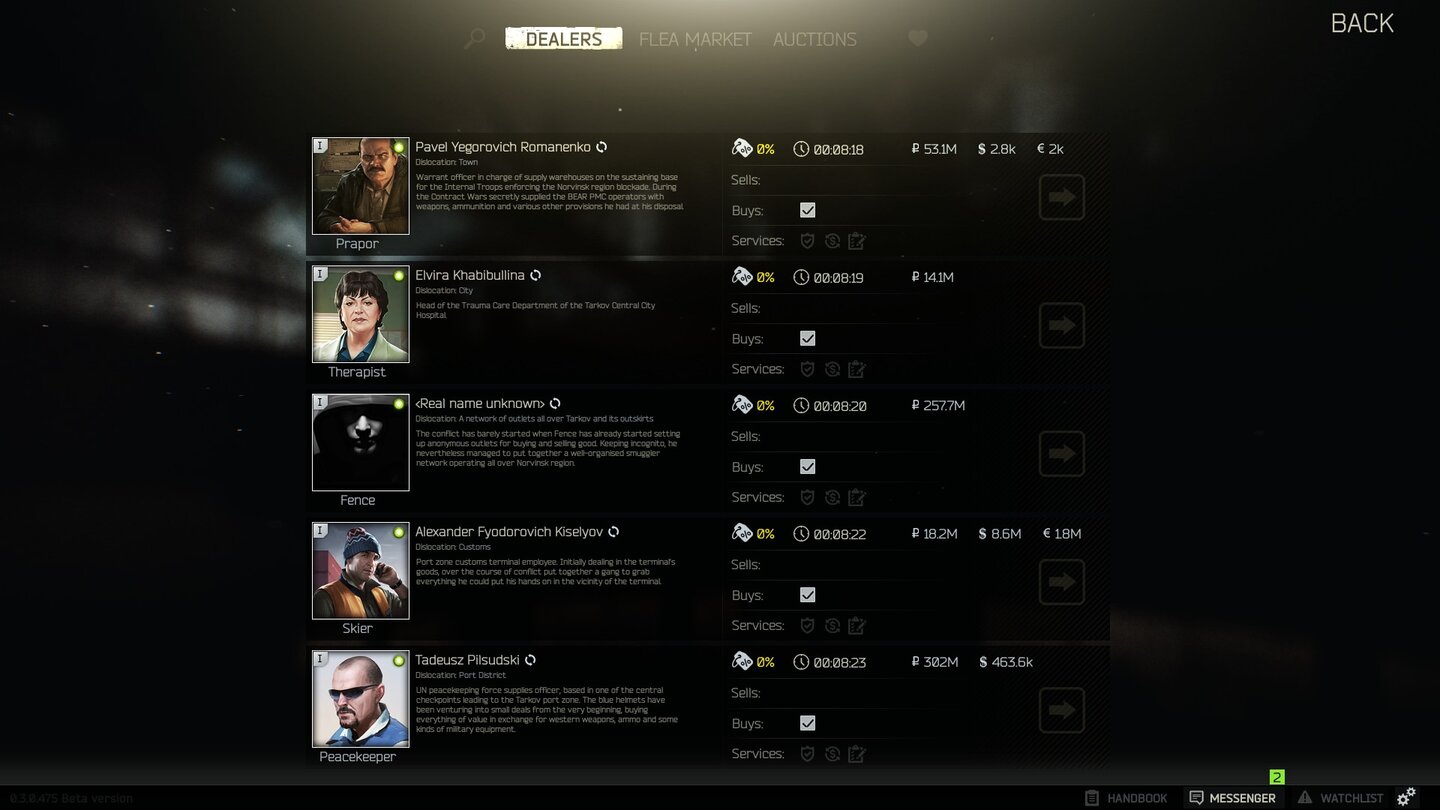
Task: Toggle the Buys checkbox for Fence
Action: click(807, 466)
